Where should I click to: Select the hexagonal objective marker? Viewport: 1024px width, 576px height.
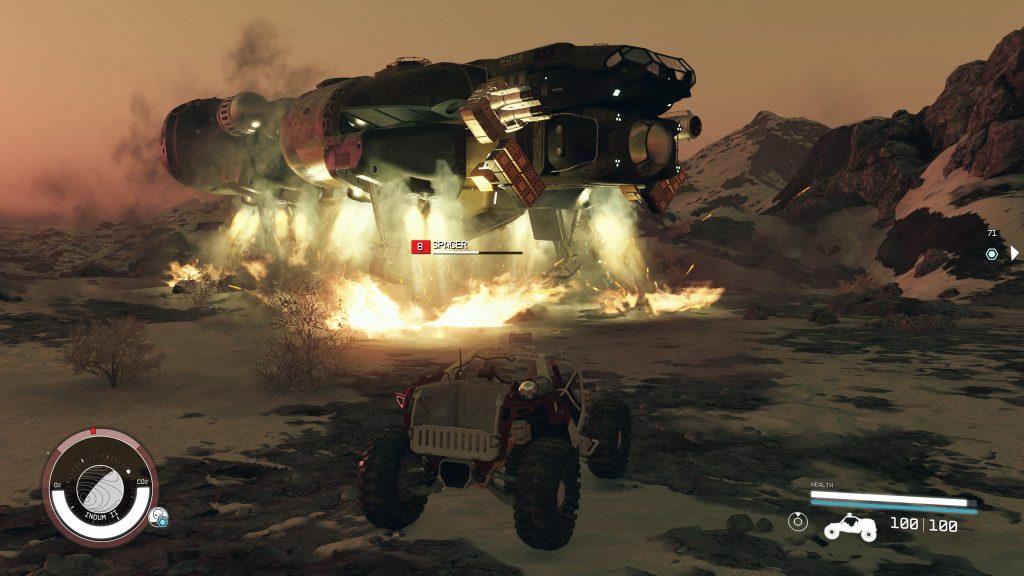click(x=991, y=253)
